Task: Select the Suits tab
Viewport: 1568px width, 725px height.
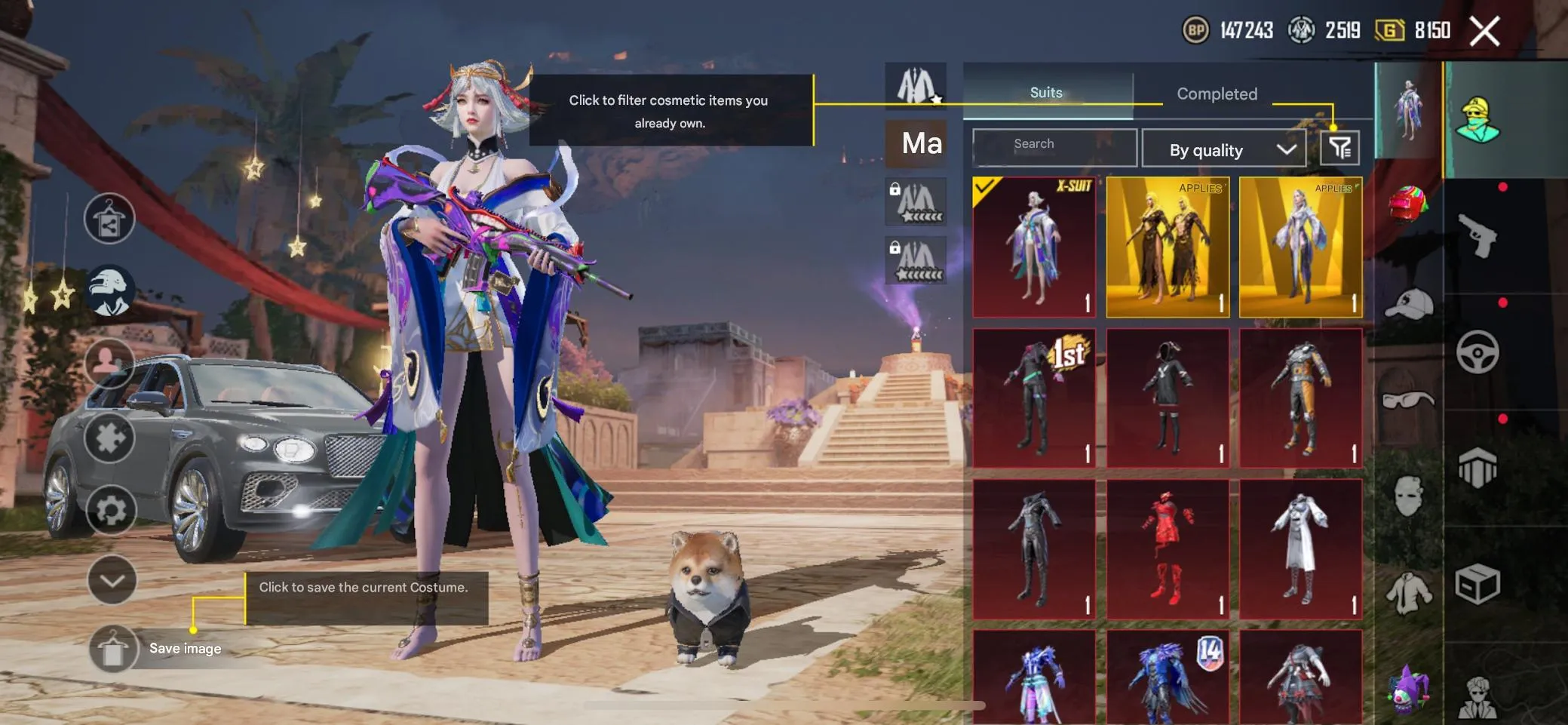Action: tap(1046, 93)
